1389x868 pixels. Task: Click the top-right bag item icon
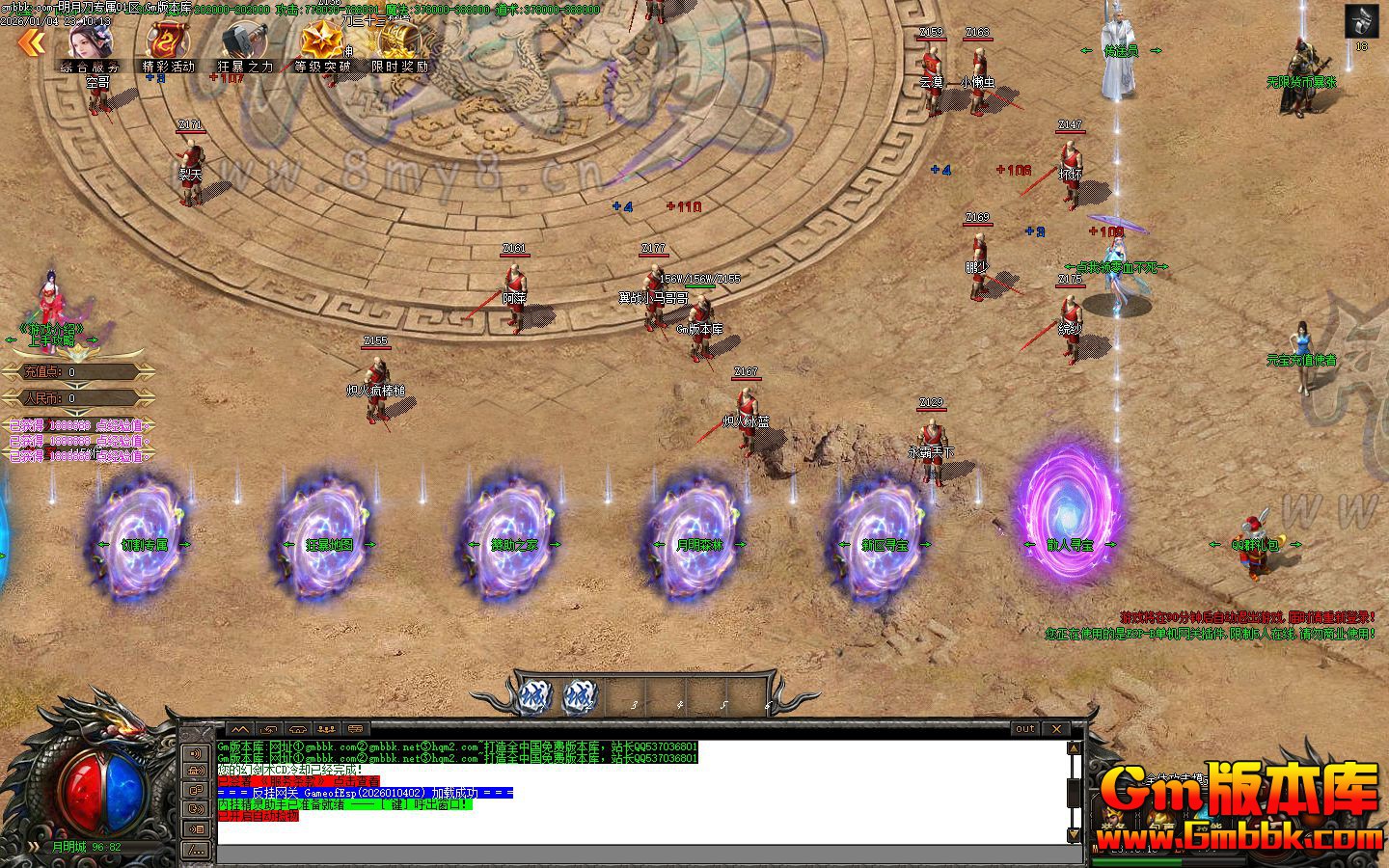point(1361,21)
